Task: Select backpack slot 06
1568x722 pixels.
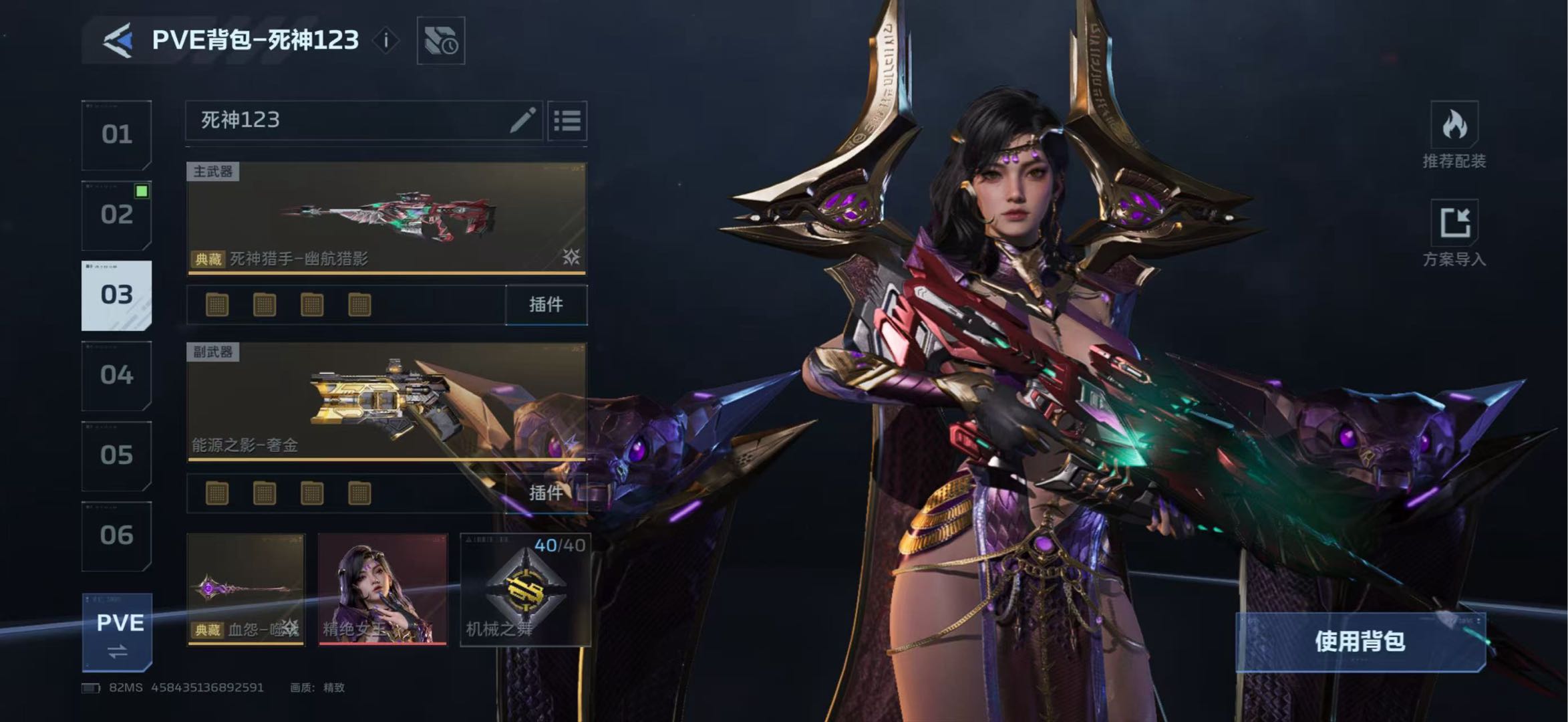Action: coord(117,536)
